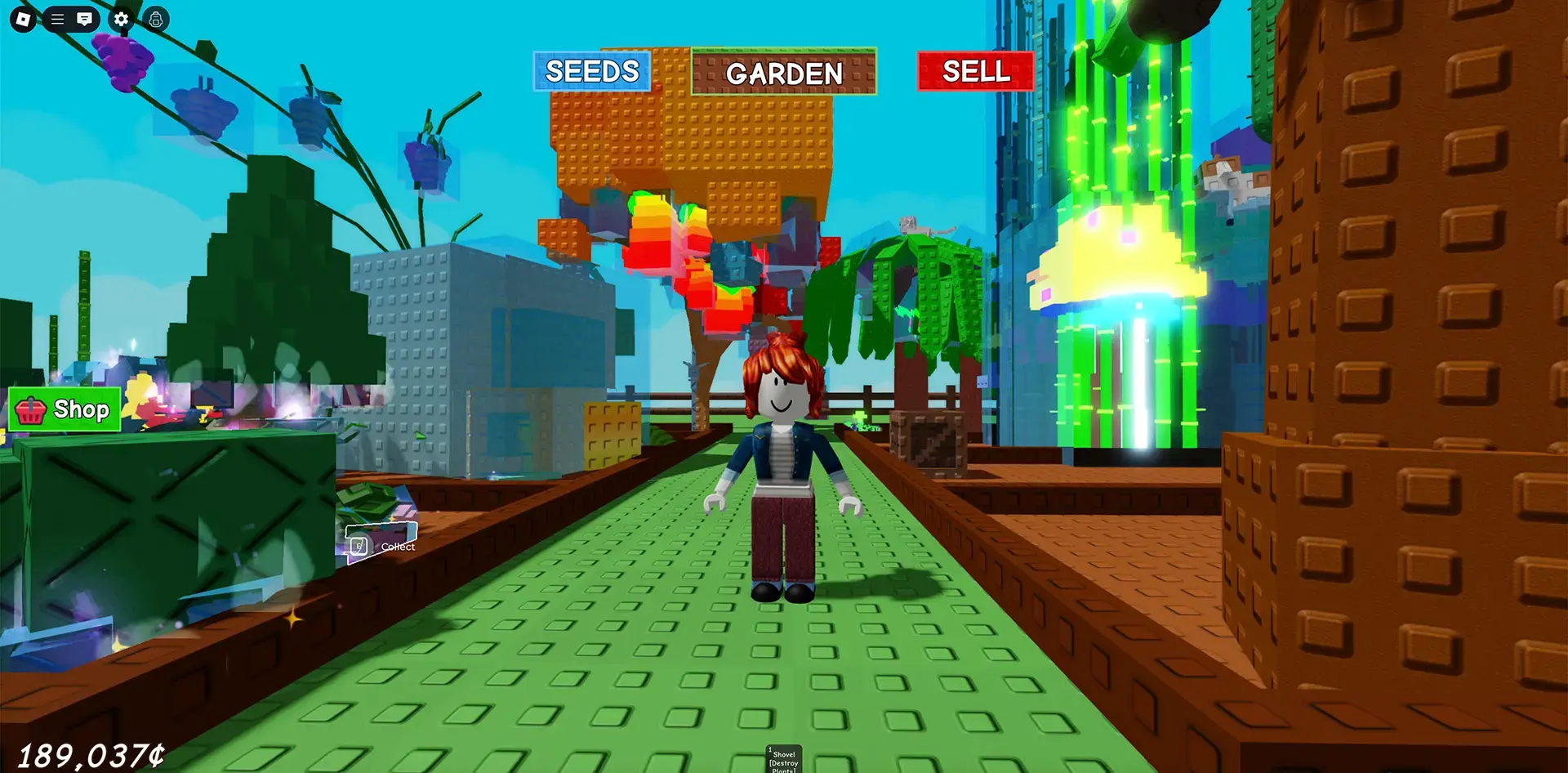Click the SELL sign

tap(977, 72)
